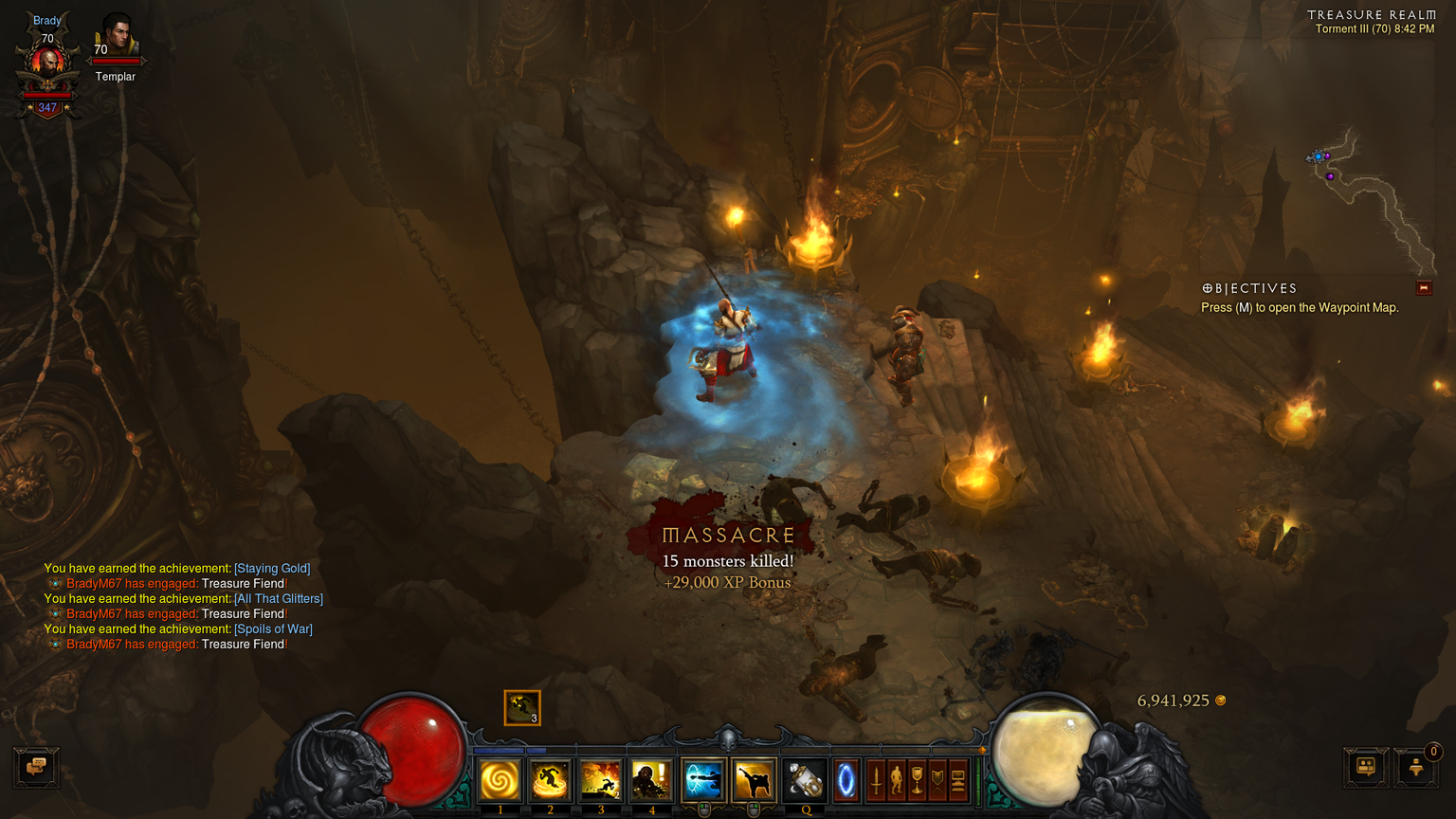Click the Staying Gold achievement link
The height and width of the screenshot is (819, 1456).
coord(272,569)
